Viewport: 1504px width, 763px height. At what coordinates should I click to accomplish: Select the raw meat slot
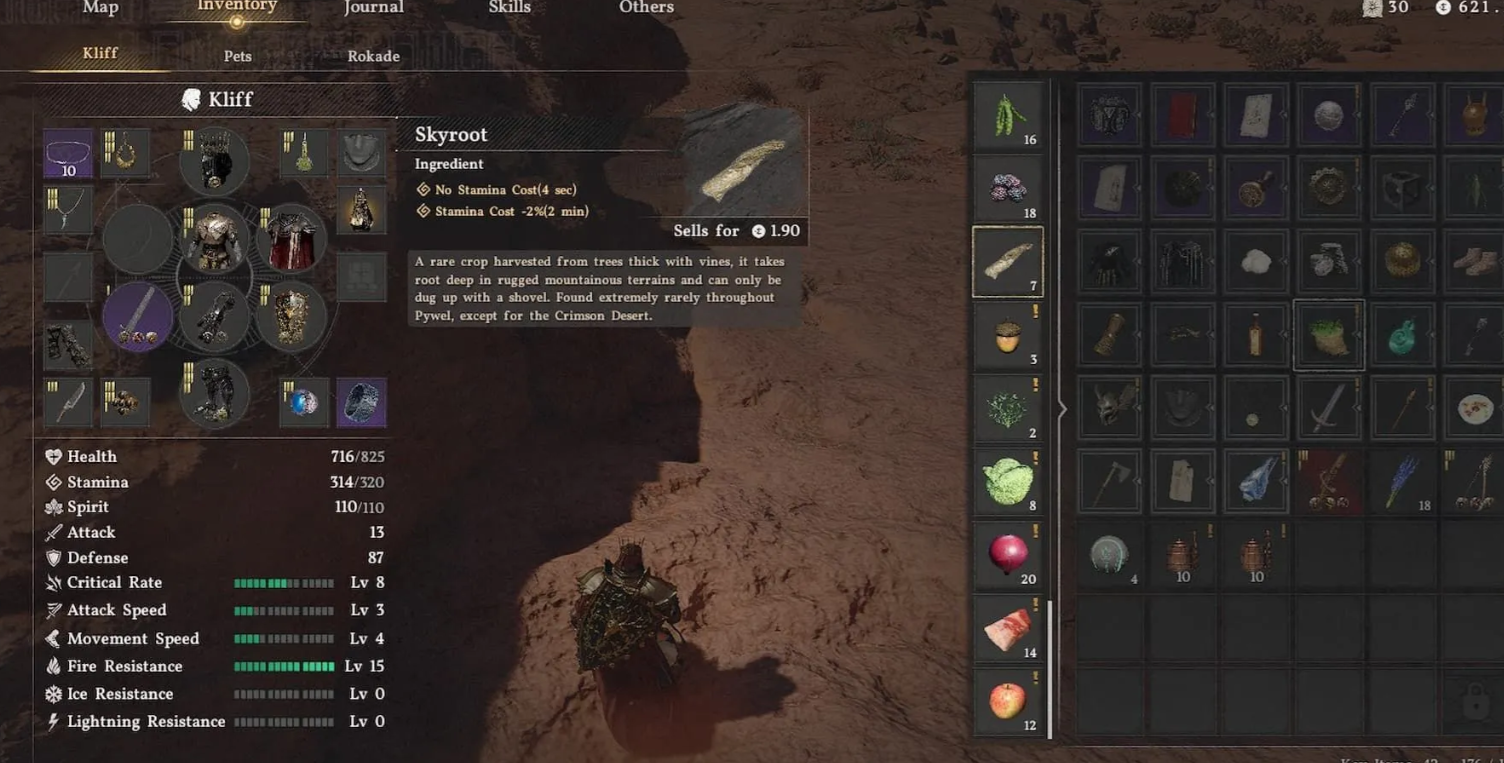1008,630
